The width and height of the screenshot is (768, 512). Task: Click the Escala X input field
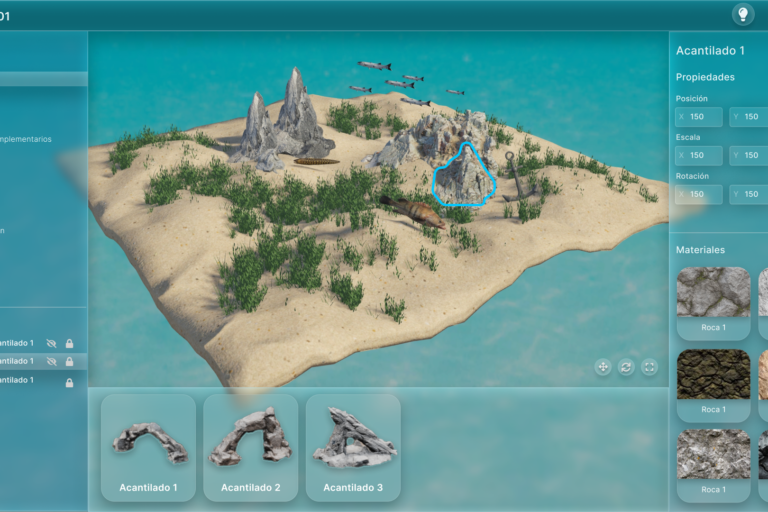(699, 155)
